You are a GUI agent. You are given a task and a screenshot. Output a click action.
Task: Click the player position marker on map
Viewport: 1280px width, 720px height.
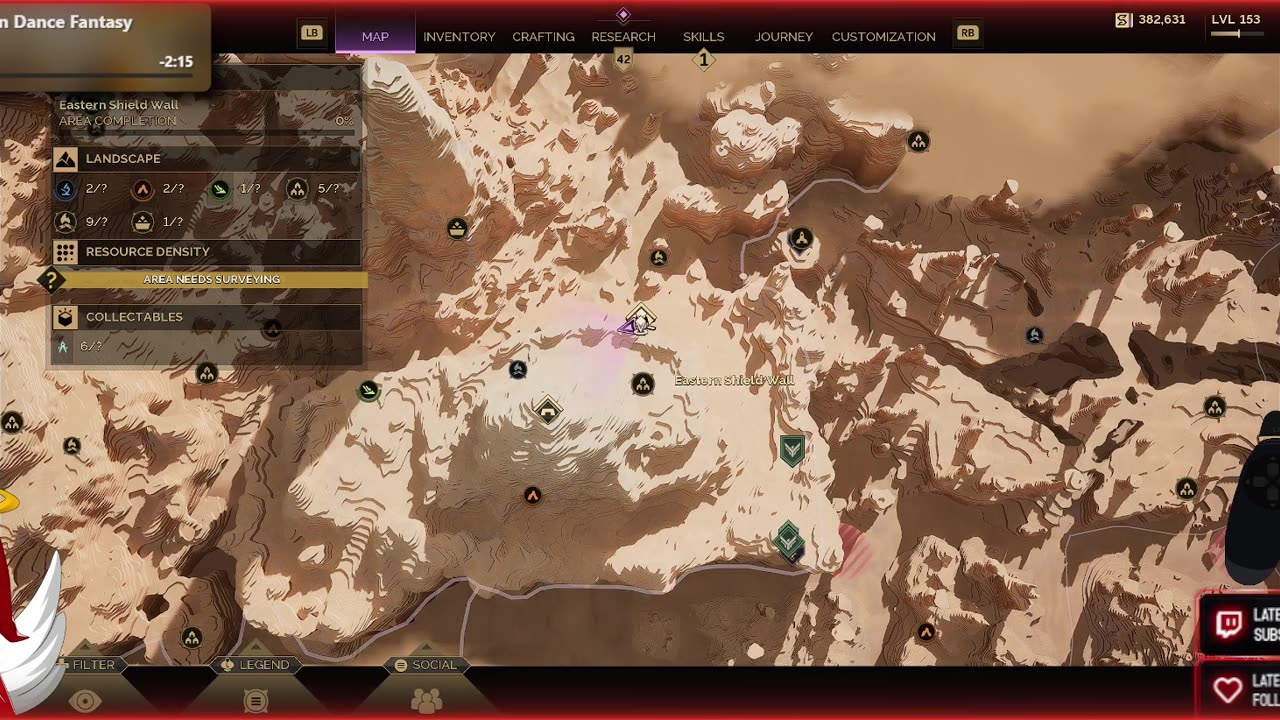click(x=637, y=323)
